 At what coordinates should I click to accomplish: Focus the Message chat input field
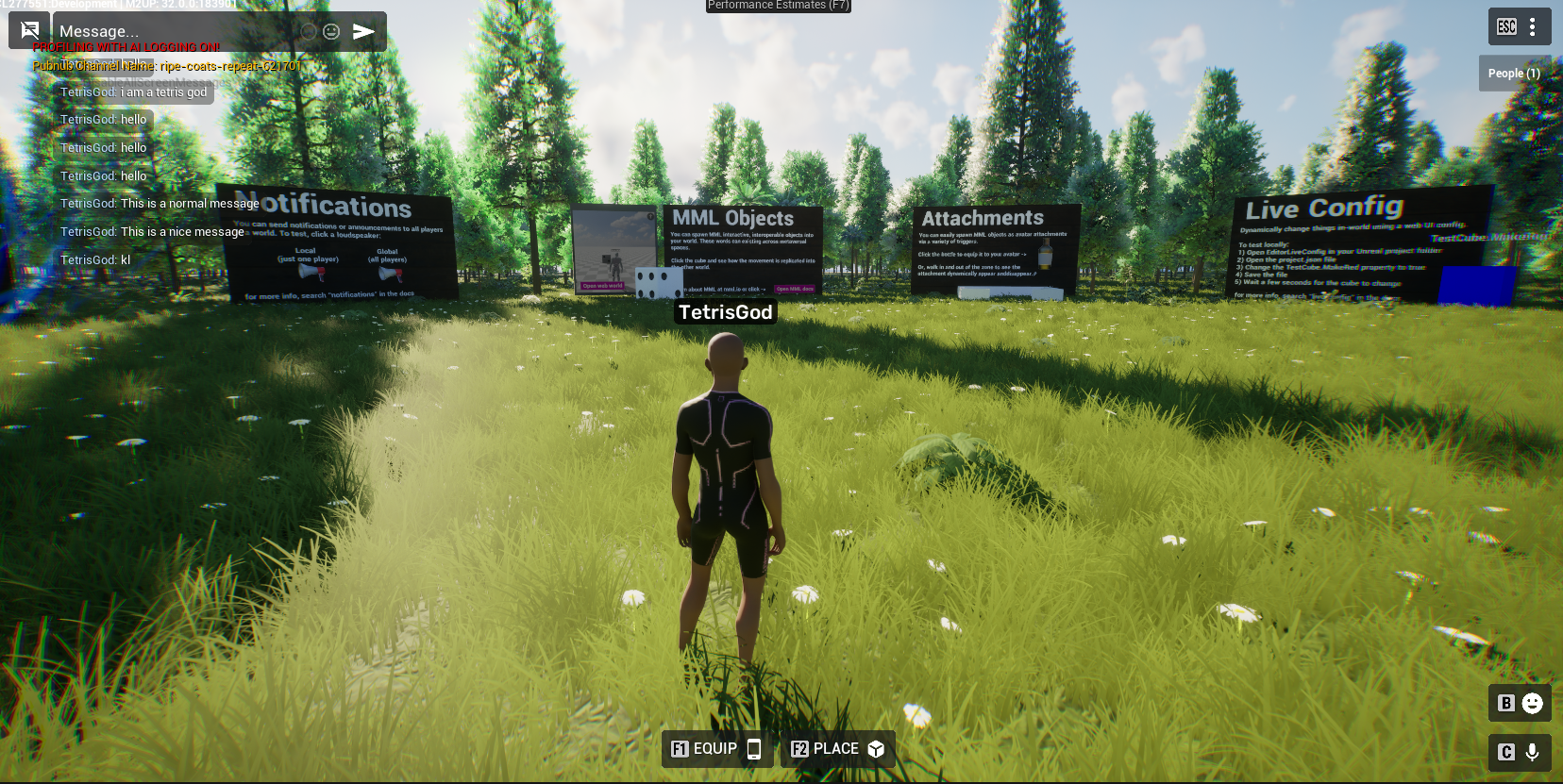coord(175,32)
